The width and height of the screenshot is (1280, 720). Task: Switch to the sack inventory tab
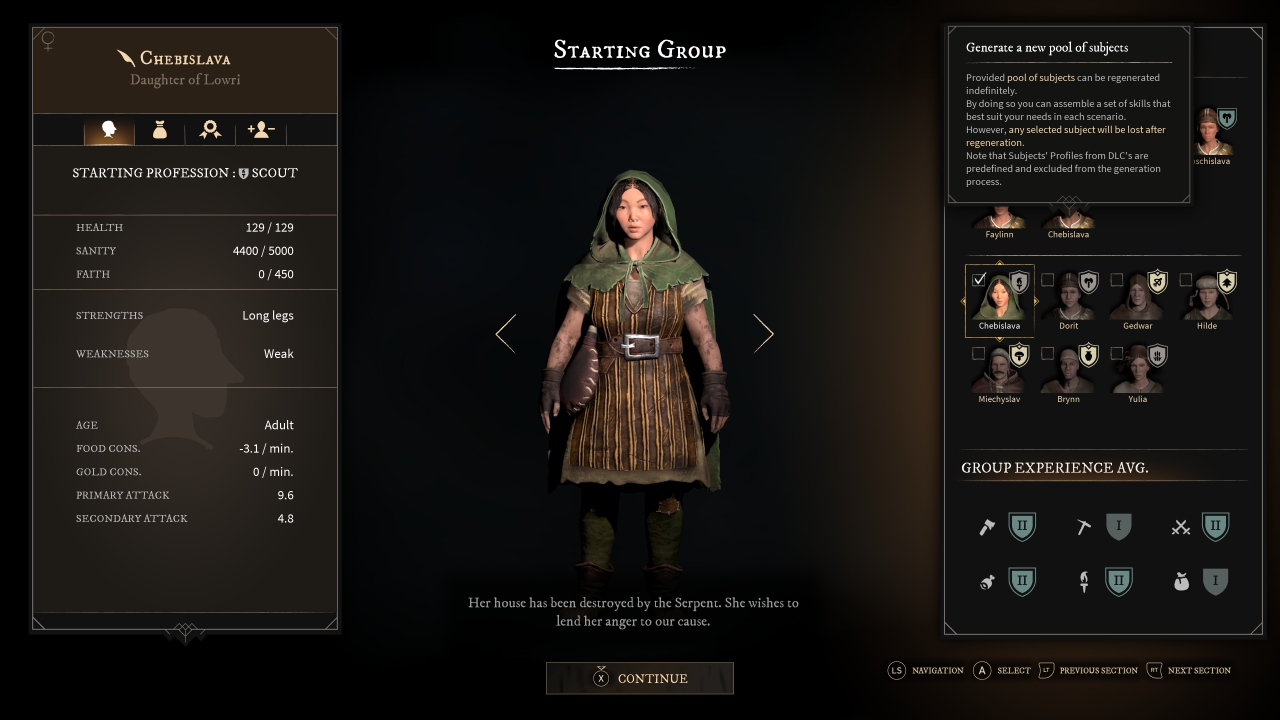pyautogui.click(x=159, y=130)
